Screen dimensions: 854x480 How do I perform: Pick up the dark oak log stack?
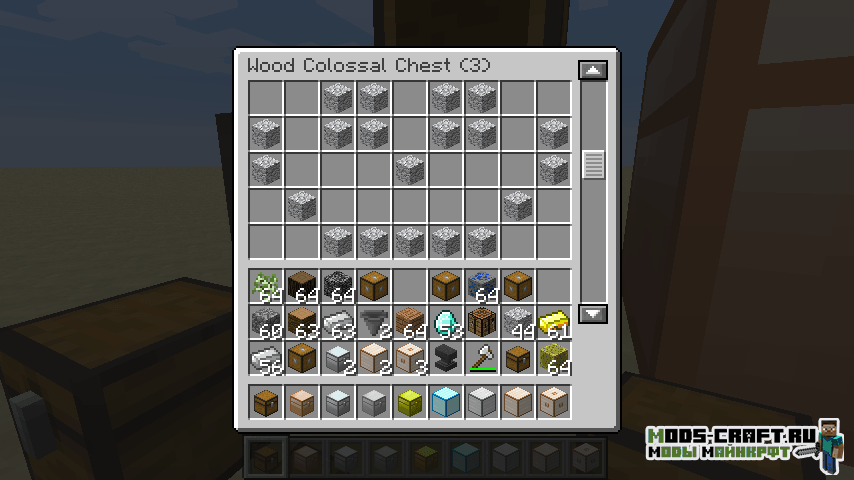(302, 286)
